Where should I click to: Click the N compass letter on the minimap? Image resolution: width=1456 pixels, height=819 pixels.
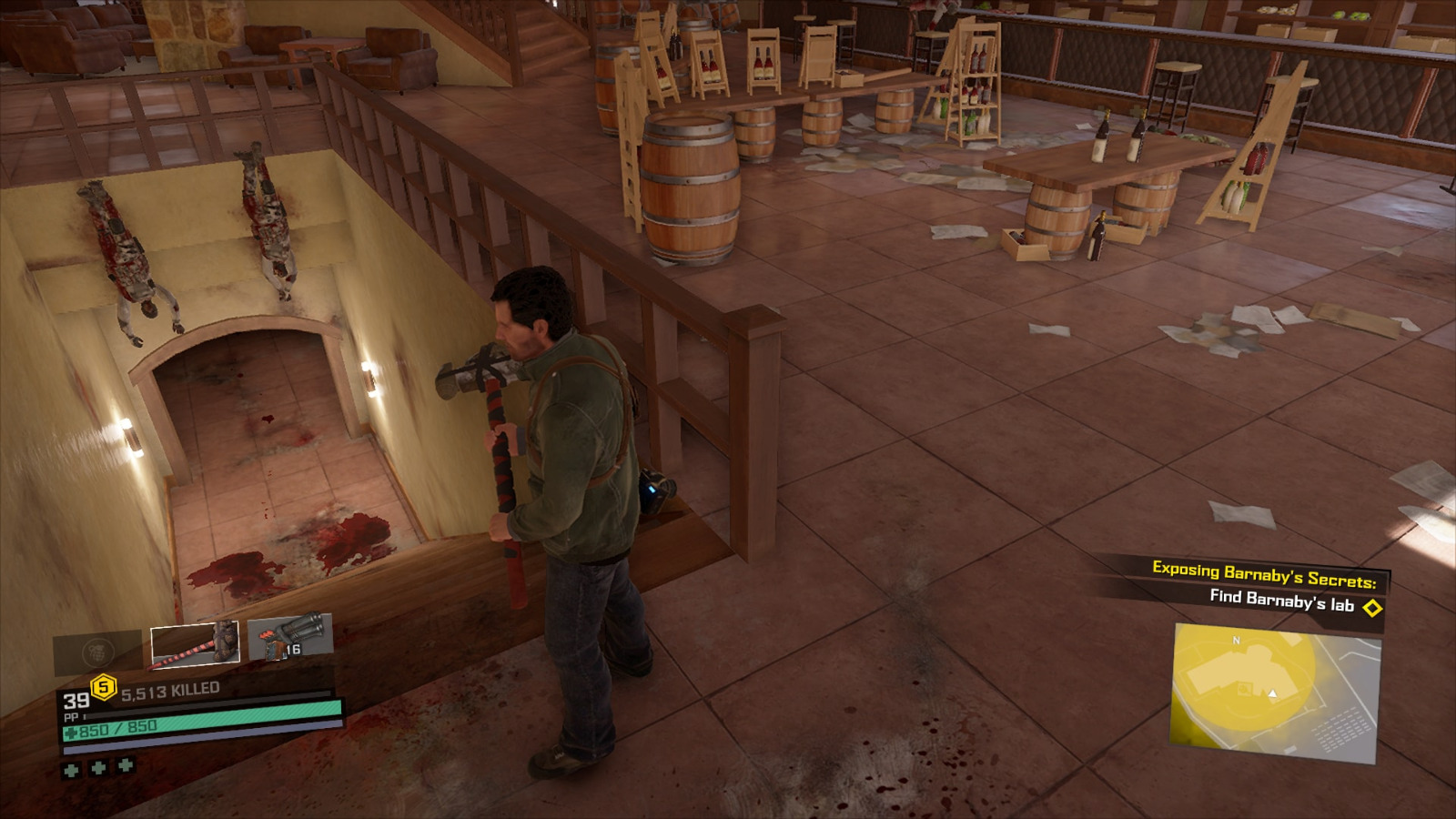(x=1236, y=642)
